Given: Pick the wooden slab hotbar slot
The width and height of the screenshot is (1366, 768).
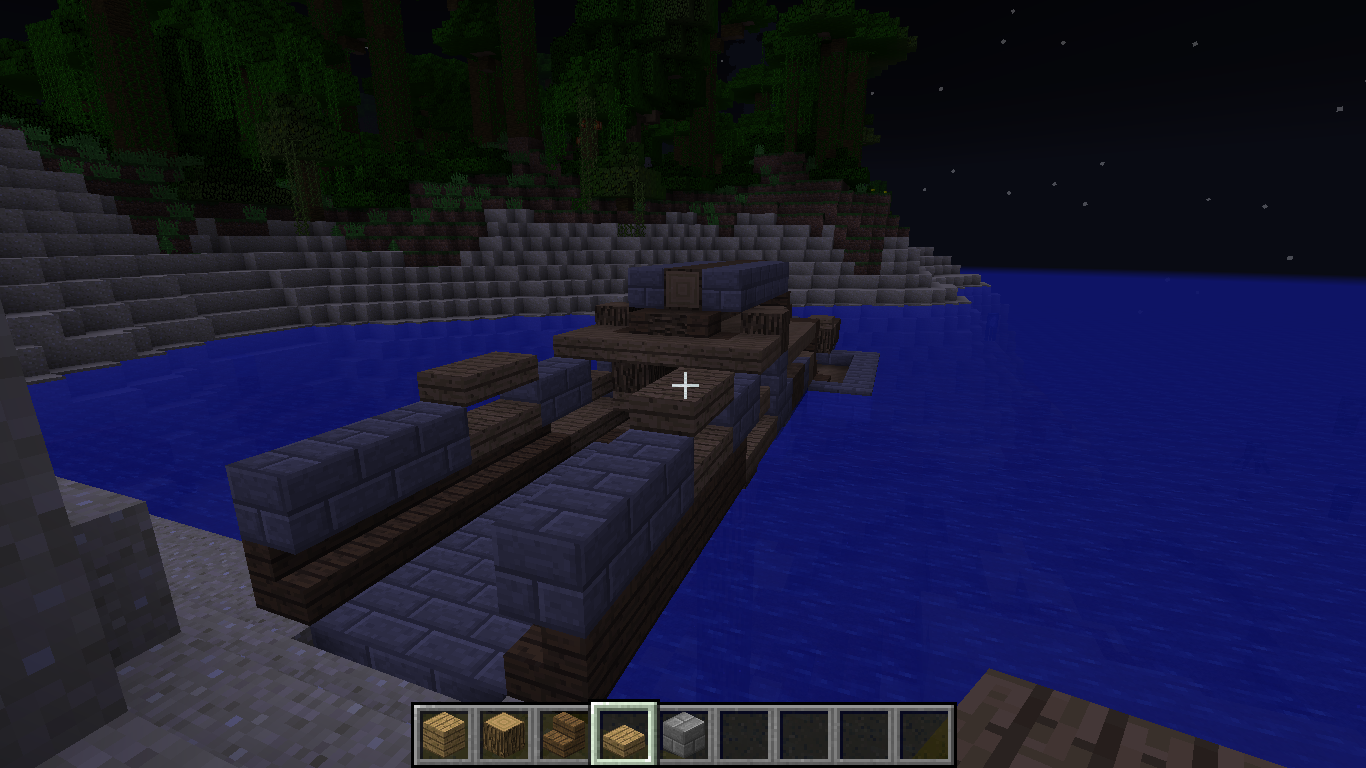Looking at the screenshot, I should click(x=624, y=734).
